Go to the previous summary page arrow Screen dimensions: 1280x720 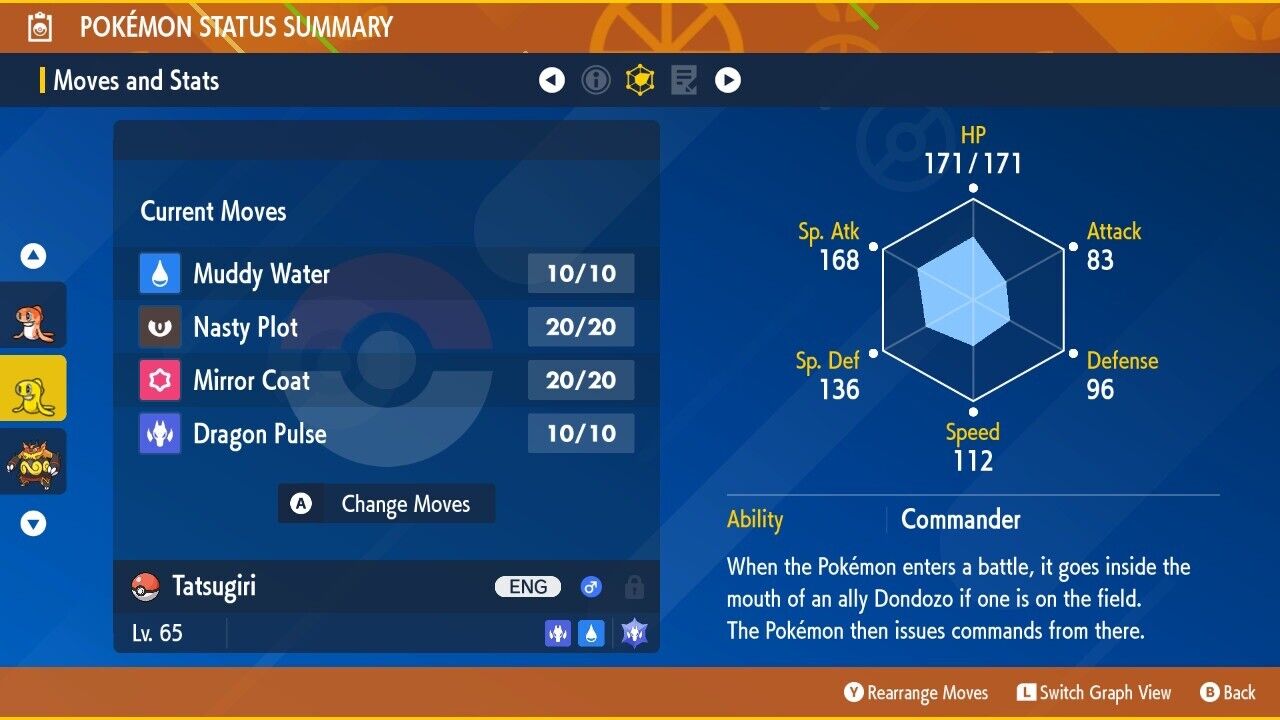point(552,80)
